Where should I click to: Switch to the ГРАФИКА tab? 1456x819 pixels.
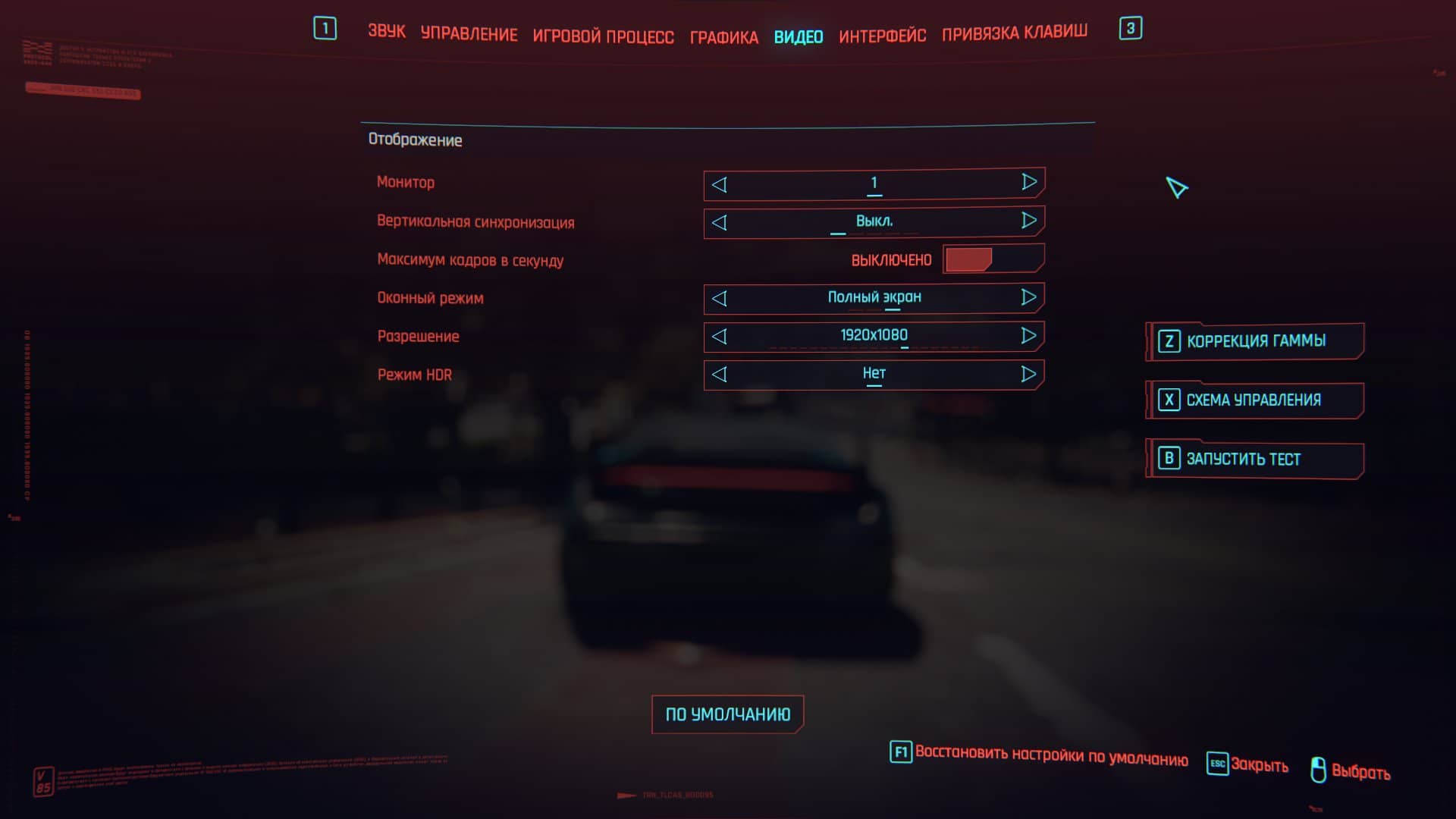[x=723, y=36]
